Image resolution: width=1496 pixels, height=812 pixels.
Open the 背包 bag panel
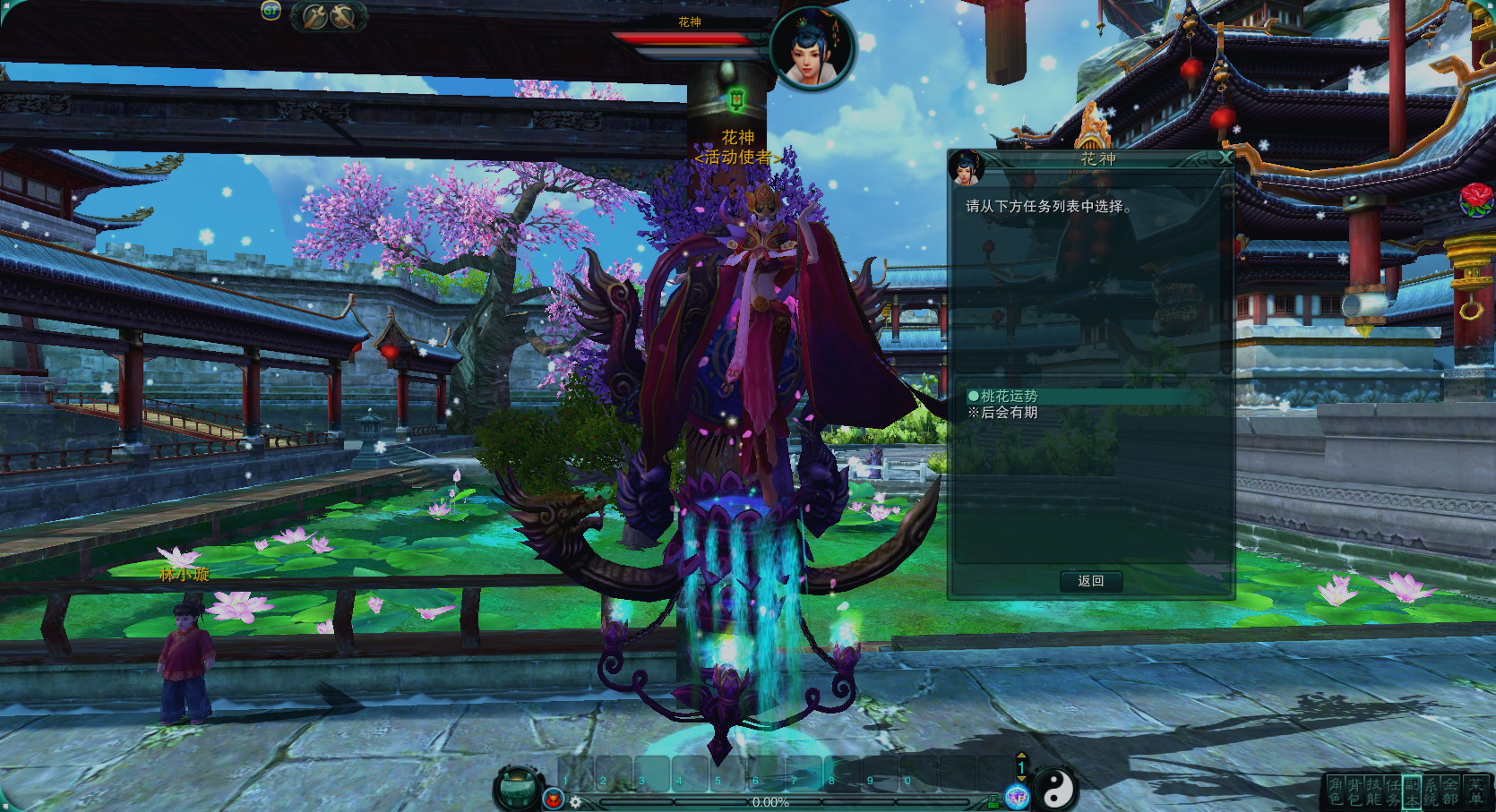tap(1354, 791)
